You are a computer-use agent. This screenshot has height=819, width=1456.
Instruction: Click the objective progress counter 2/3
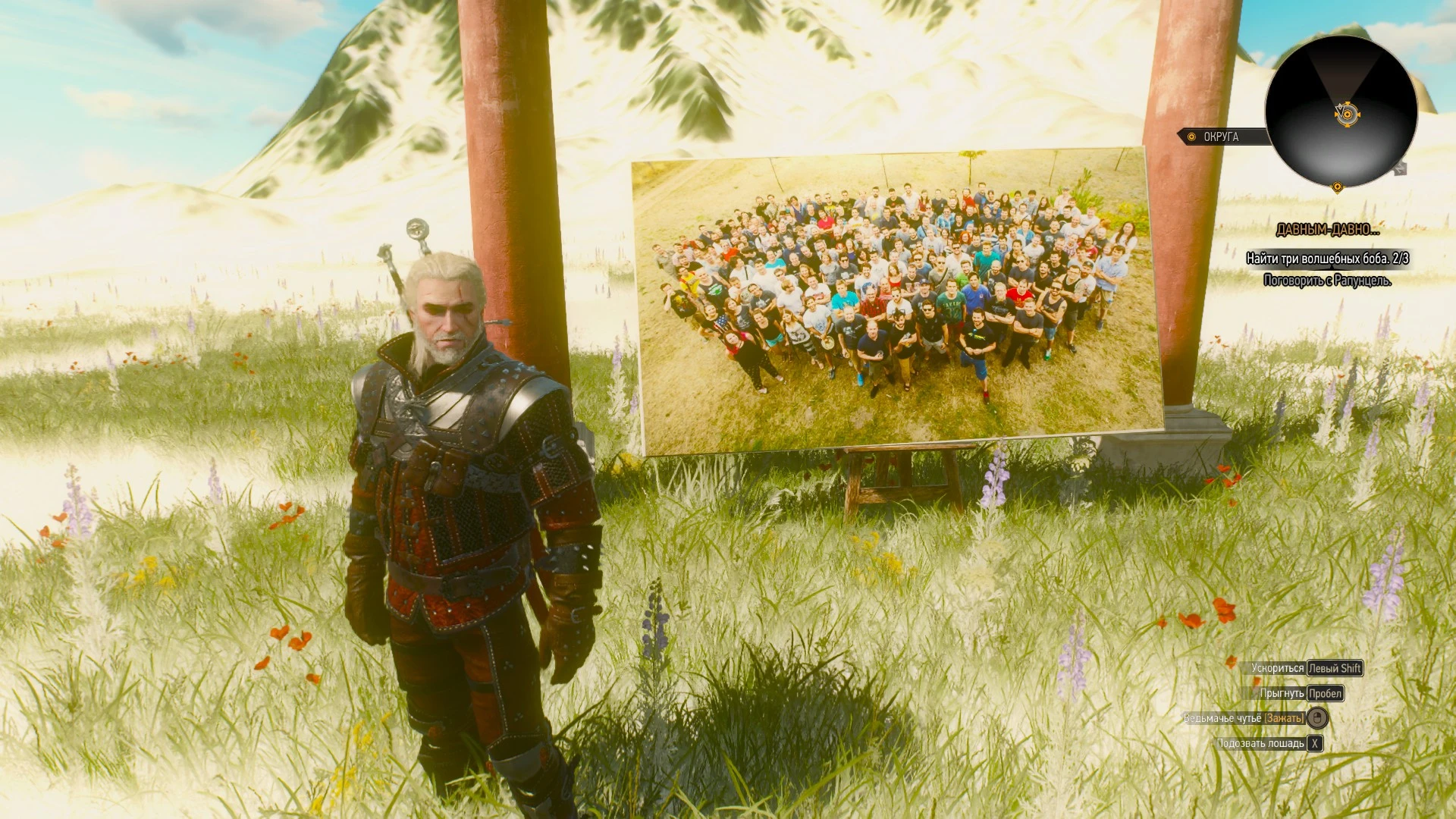tap(1401, 258)
